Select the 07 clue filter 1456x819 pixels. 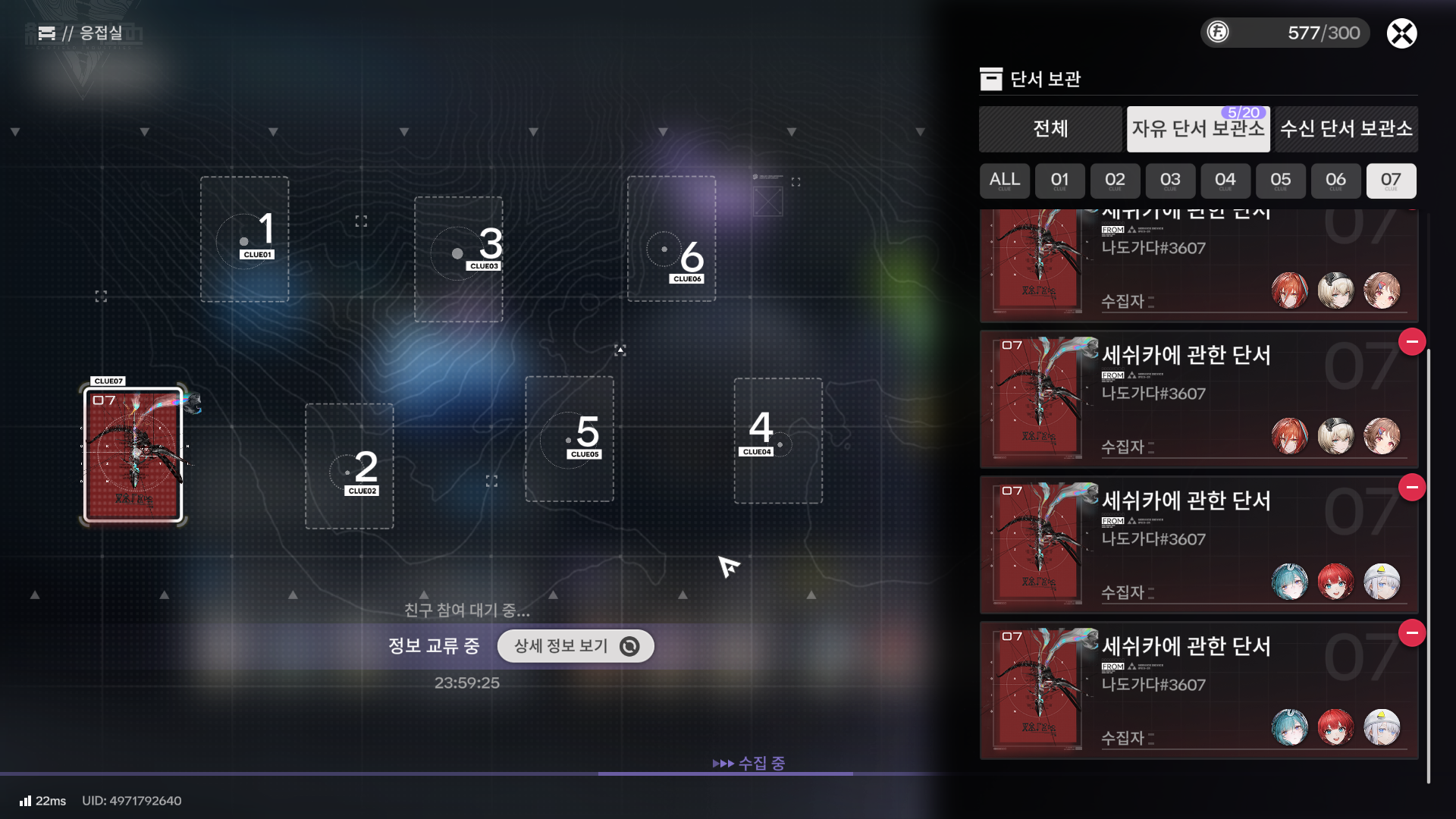click(x=1391, y=180)
